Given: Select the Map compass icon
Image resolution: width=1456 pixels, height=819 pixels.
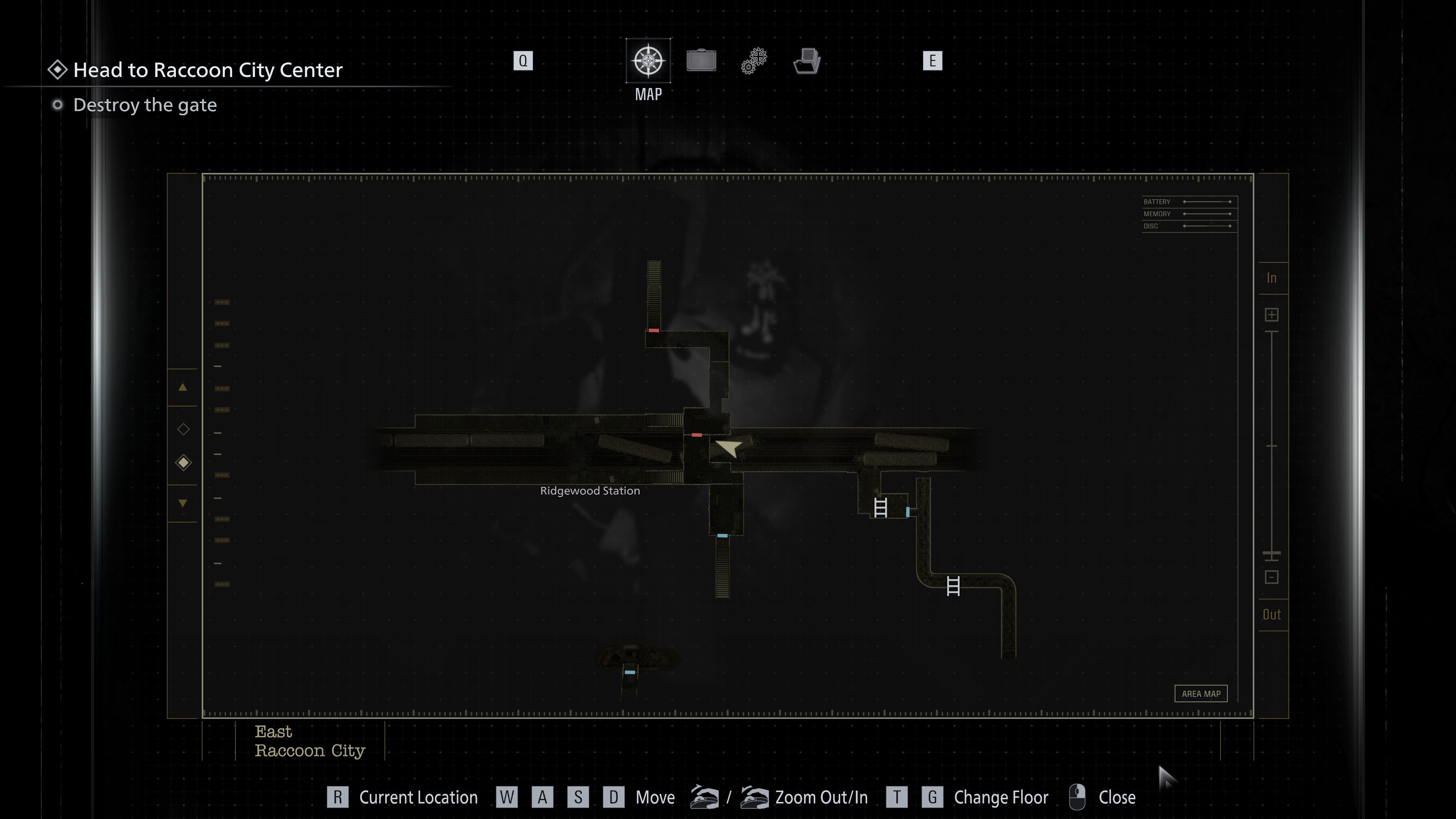Looking at the screenshot, I should (x=648, y=61).
